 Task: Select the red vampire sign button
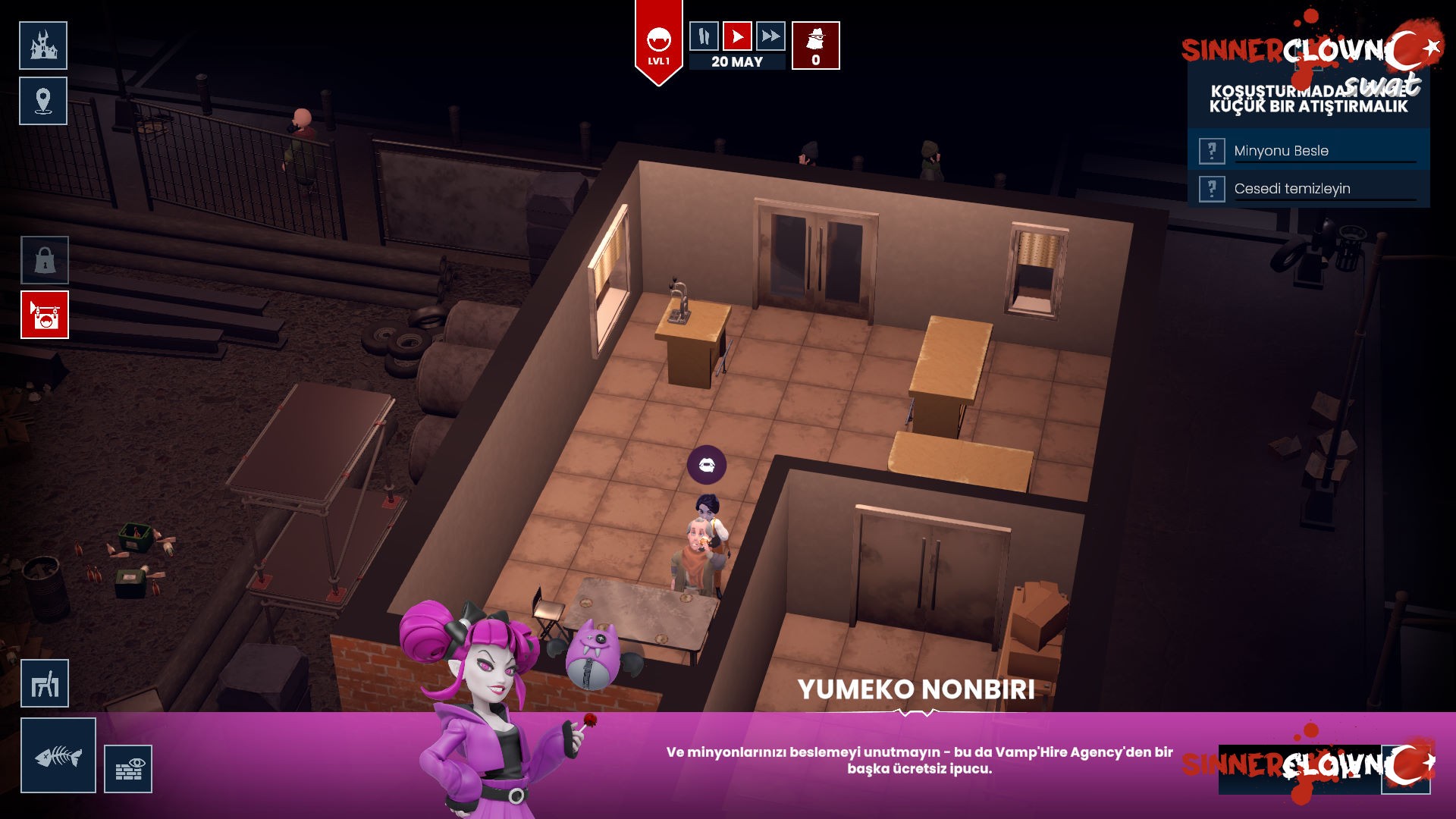coord(45,315)
